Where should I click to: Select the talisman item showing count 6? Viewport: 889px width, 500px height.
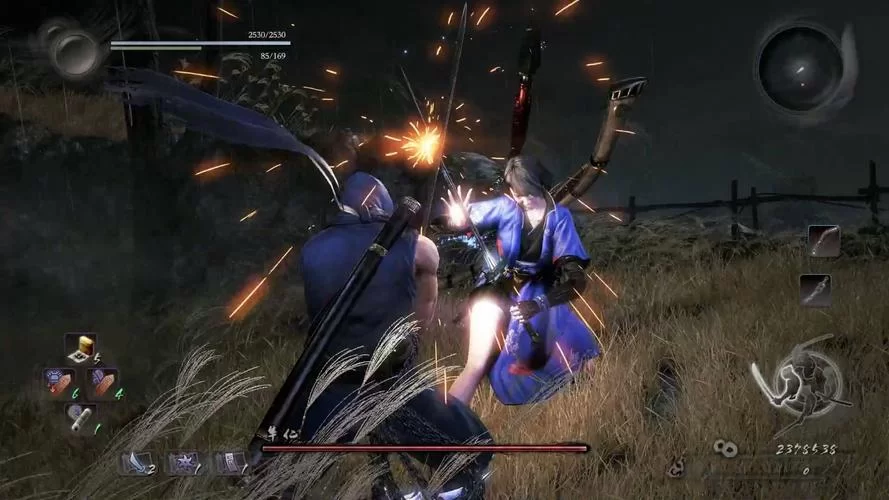(x=58, y=382)
